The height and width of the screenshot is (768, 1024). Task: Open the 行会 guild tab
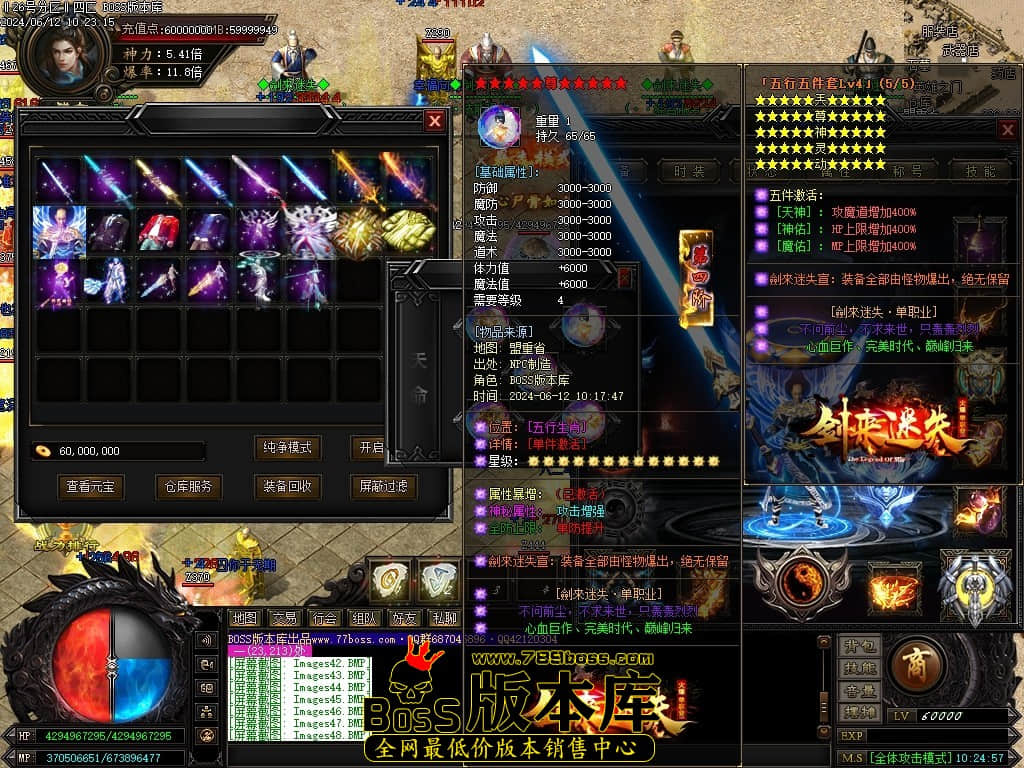click(324, 619)
